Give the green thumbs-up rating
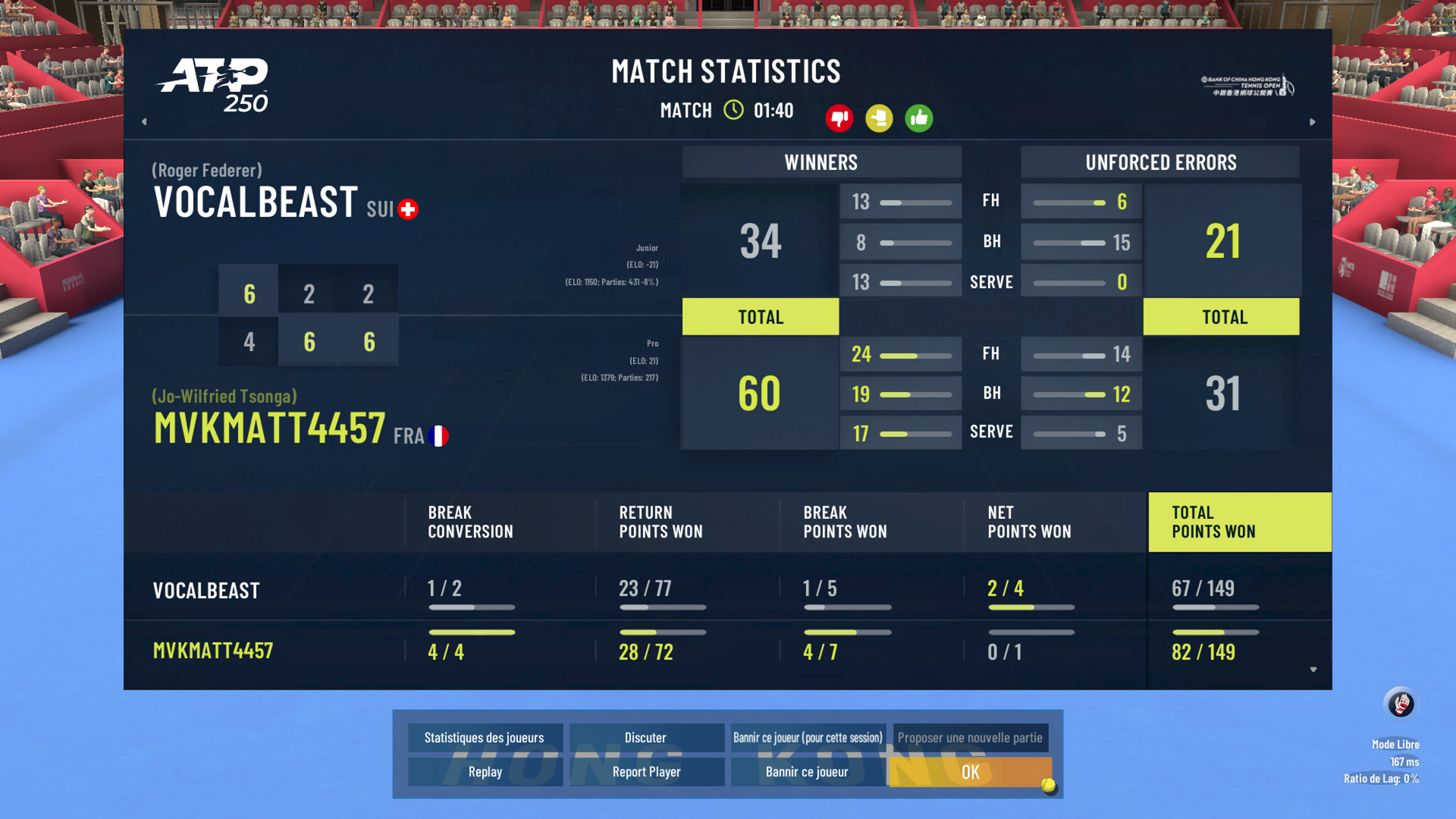 (x=919, y=118)
